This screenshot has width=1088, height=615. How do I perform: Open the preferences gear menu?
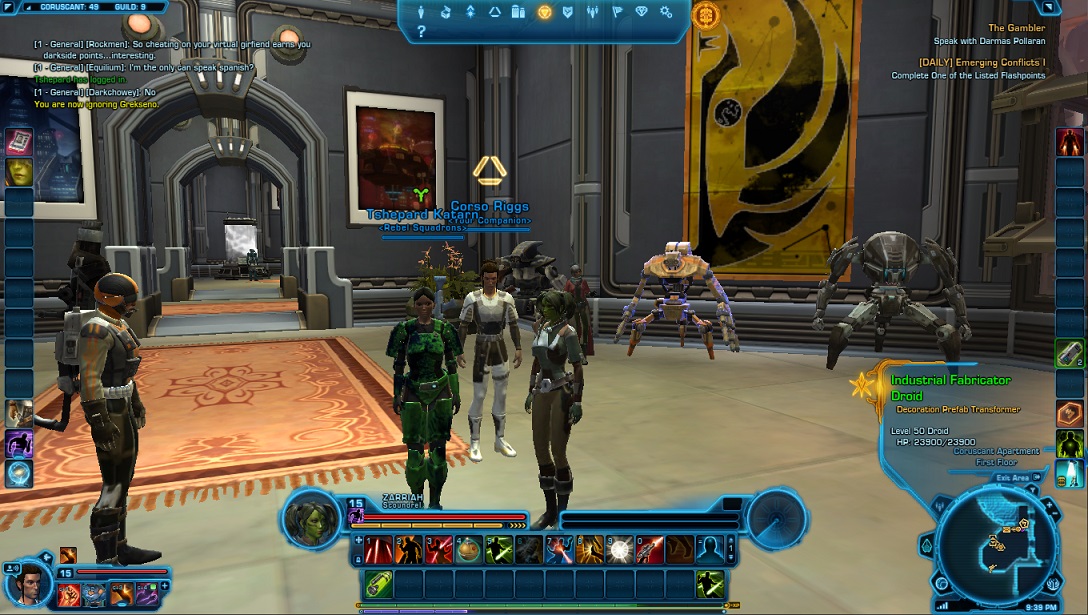(x=666, y=13)
